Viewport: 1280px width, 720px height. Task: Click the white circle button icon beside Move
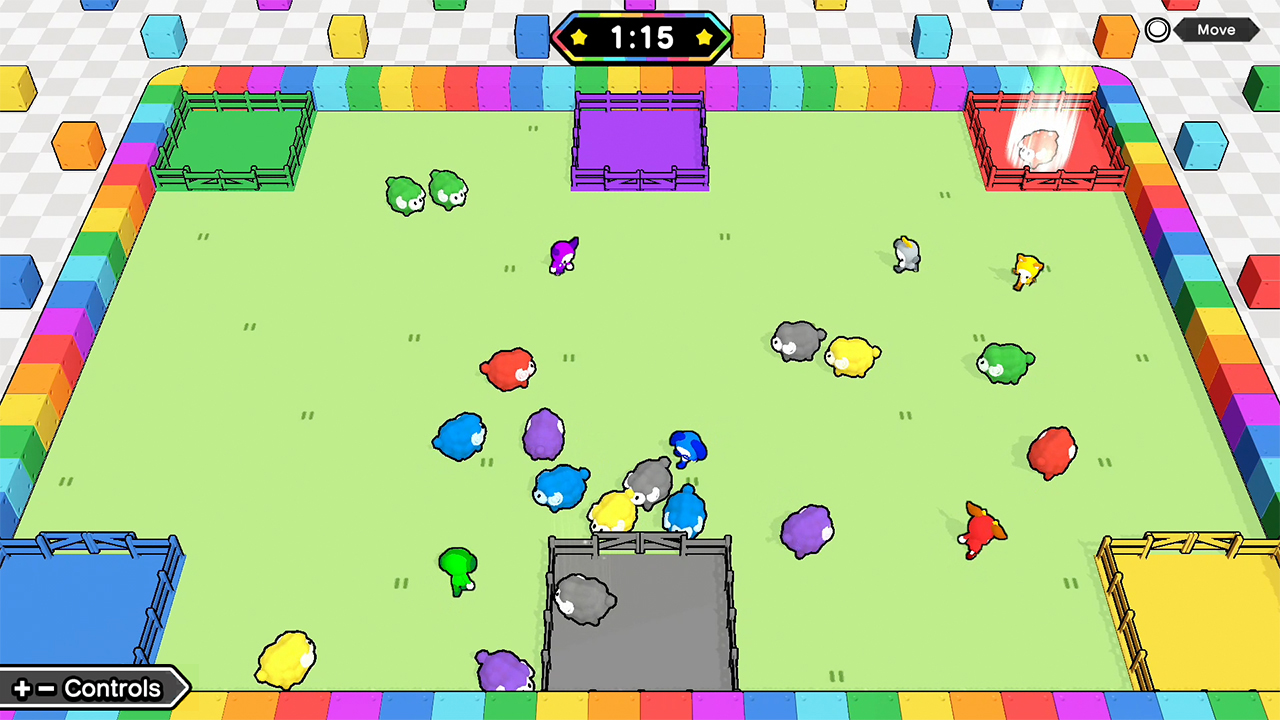(1157, 29)
